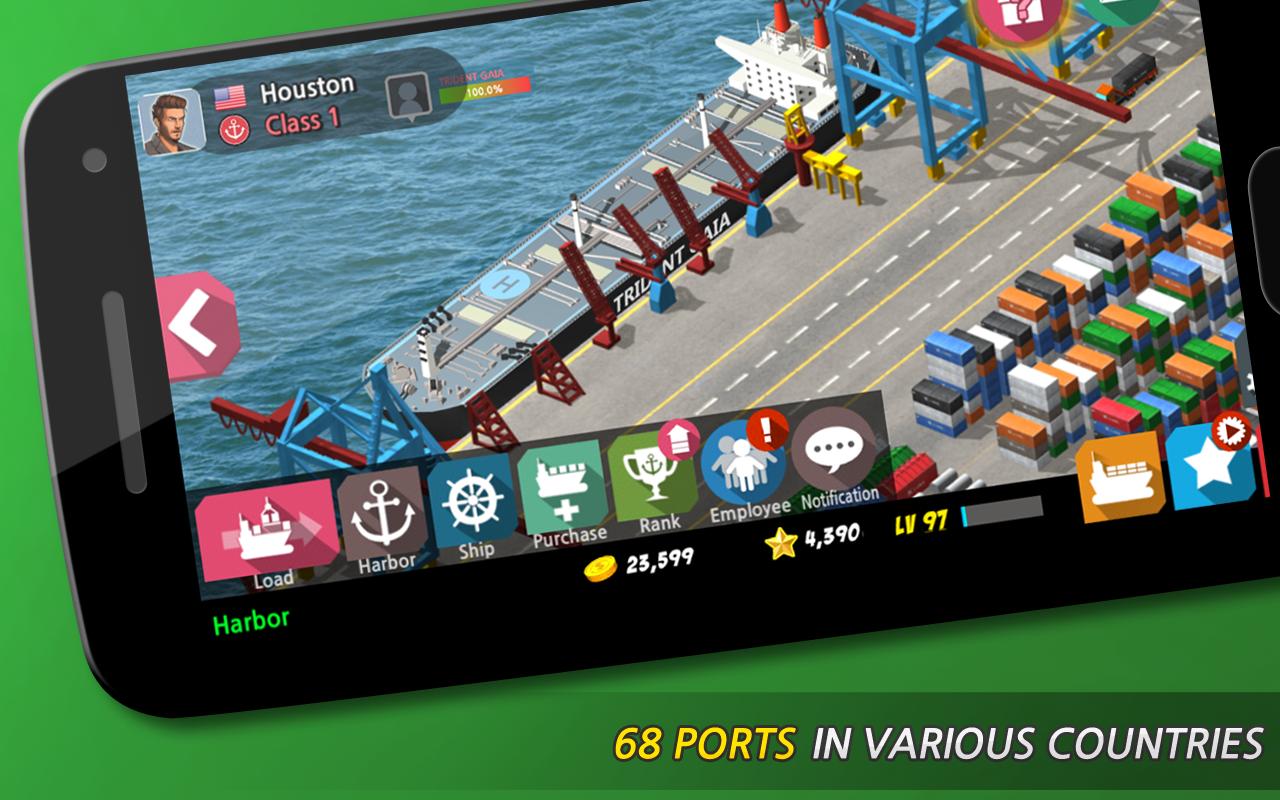Tap the Harbor anchor button
Screen dimensions: 1280x800
point(385,517)
